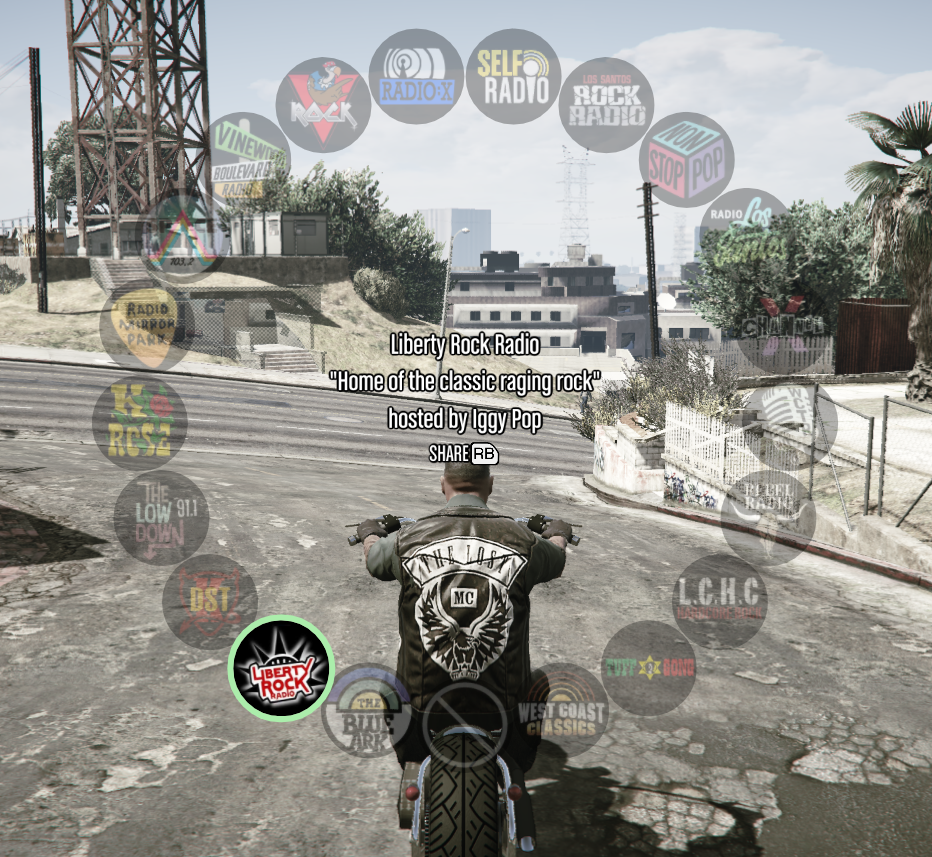The height and width of the screenshot is (857, 932).
Task: Choose the Non Stop Pop station
Action: 686,160
